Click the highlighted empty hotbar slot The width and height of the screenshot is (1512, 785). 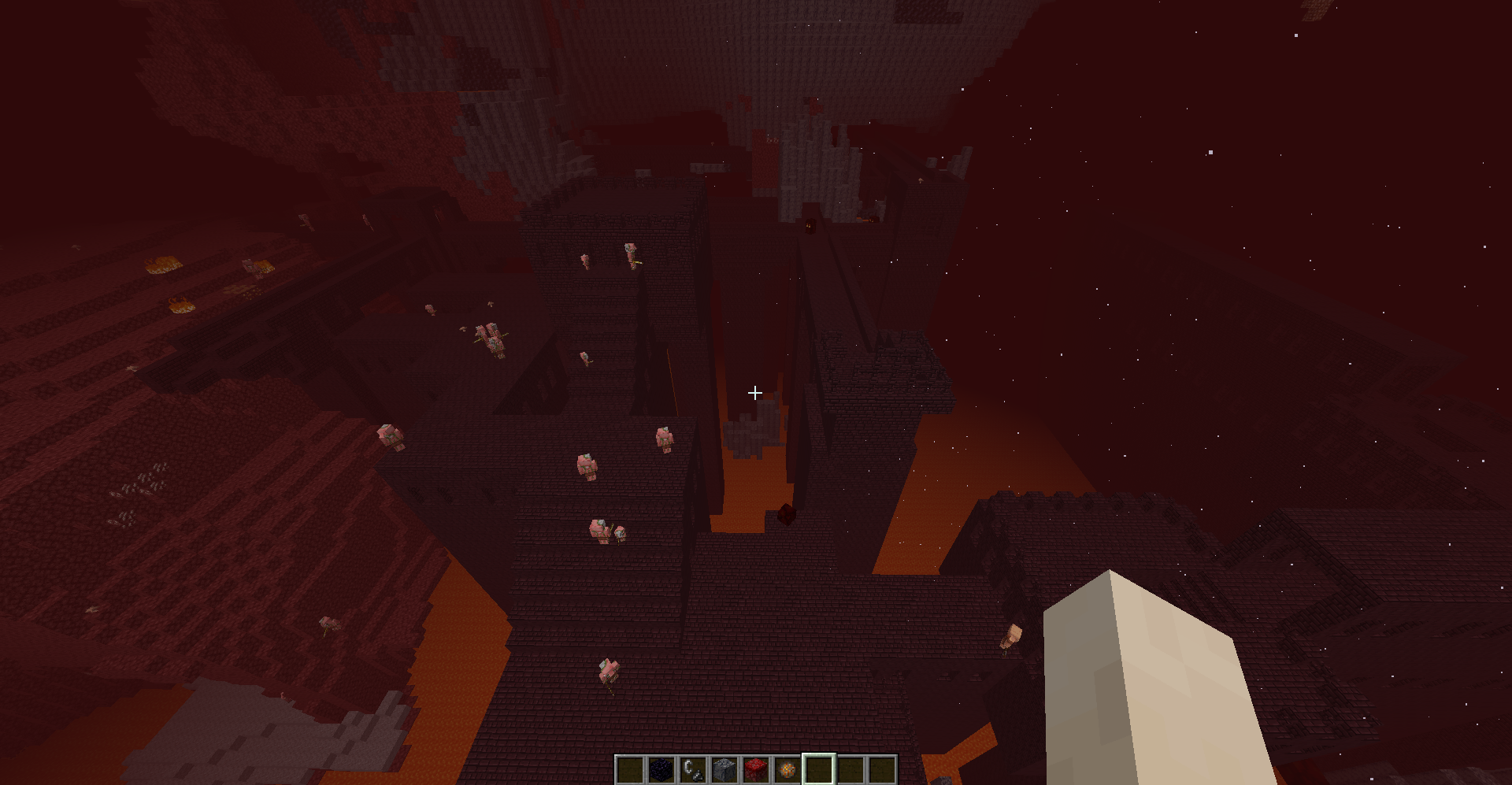point(819,769)
